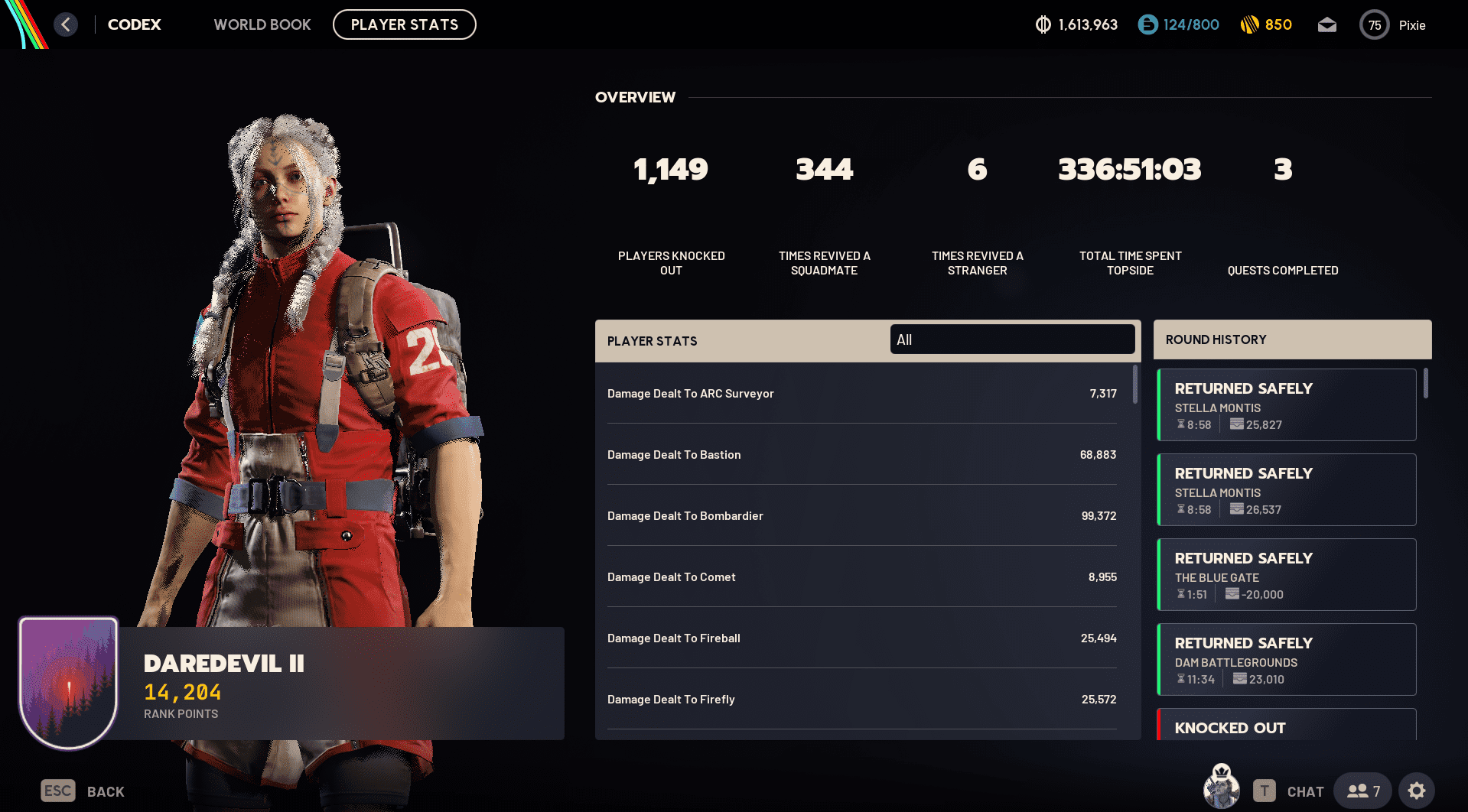Go back using the back arrow button
Image resolution: width=1468 pixels, height=812 pixels.
pos(66,24)
